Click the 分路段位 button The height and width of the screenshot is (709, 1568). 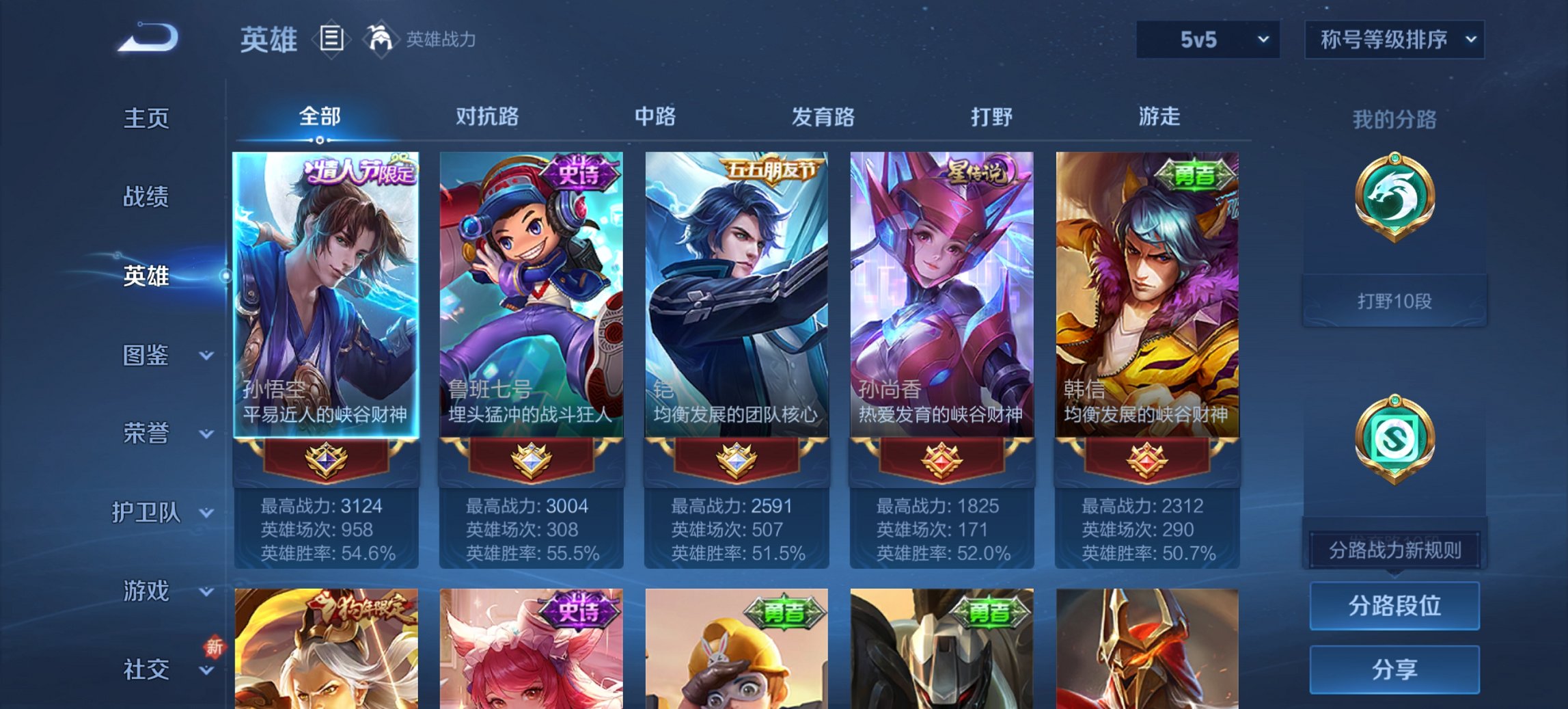click(x=1394, y=606)
